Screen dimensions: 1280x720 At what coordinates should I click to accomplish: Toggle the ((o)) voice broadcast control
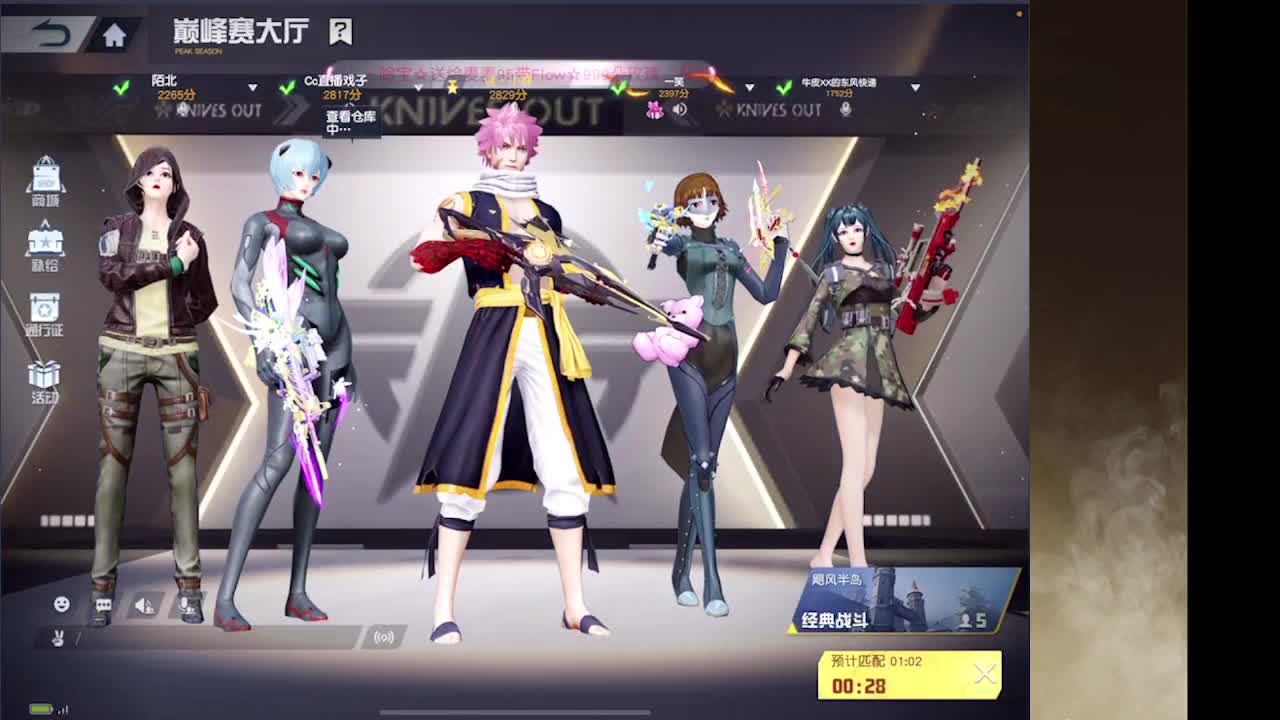pos(384,637)
